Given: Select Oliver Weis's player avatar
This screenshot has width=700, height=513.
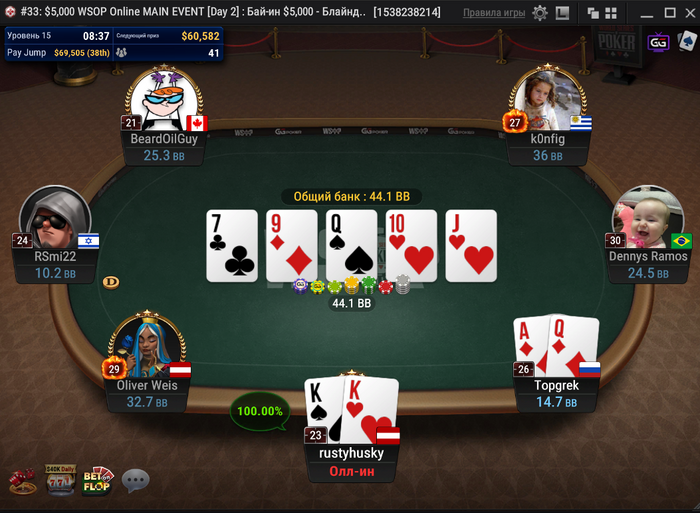Looking at the screenshot, I should pyautogui.click(x=147, y=347).
